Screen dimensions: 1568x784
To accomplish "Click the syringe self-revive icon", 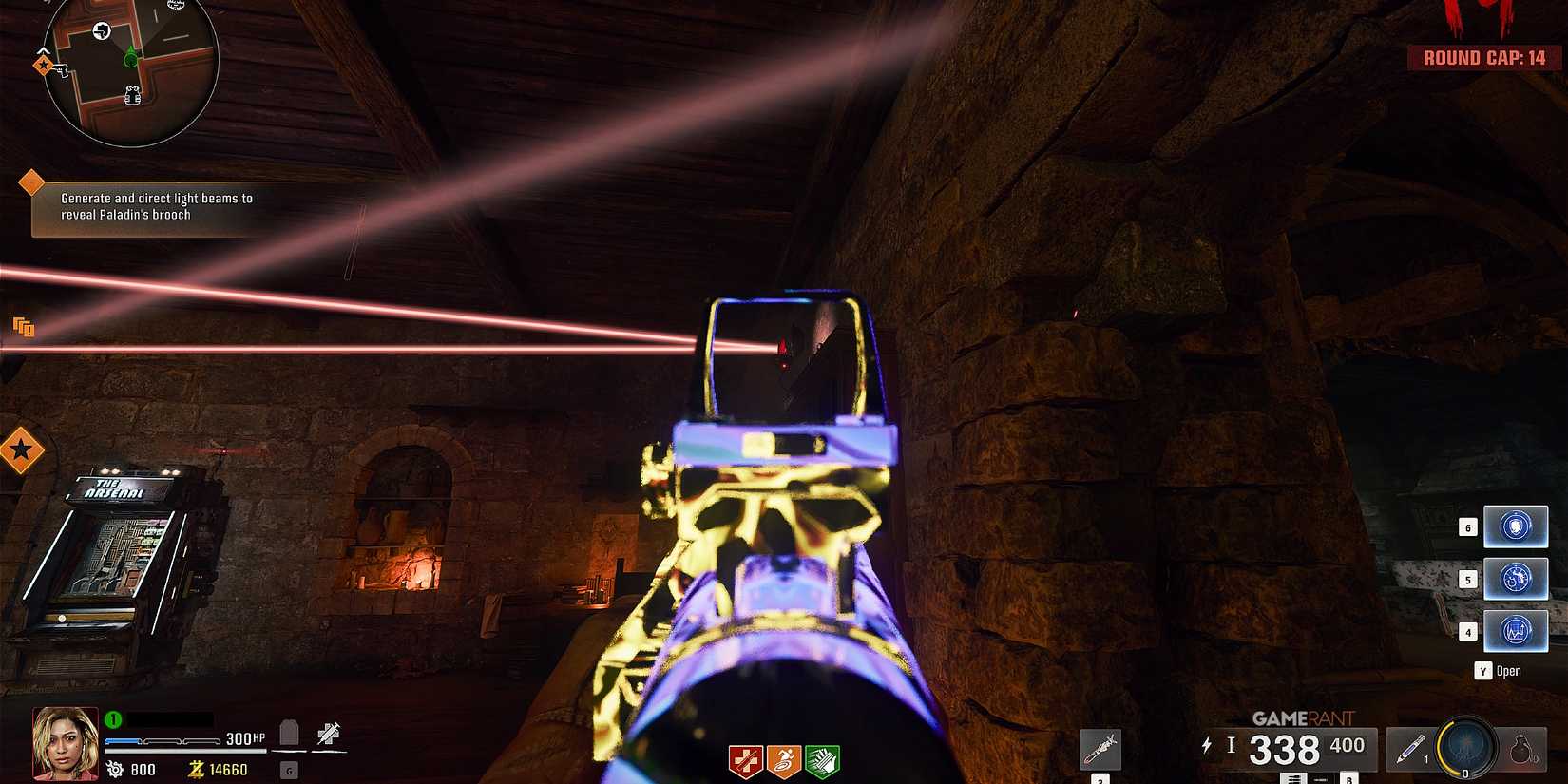I will (328, 732).
